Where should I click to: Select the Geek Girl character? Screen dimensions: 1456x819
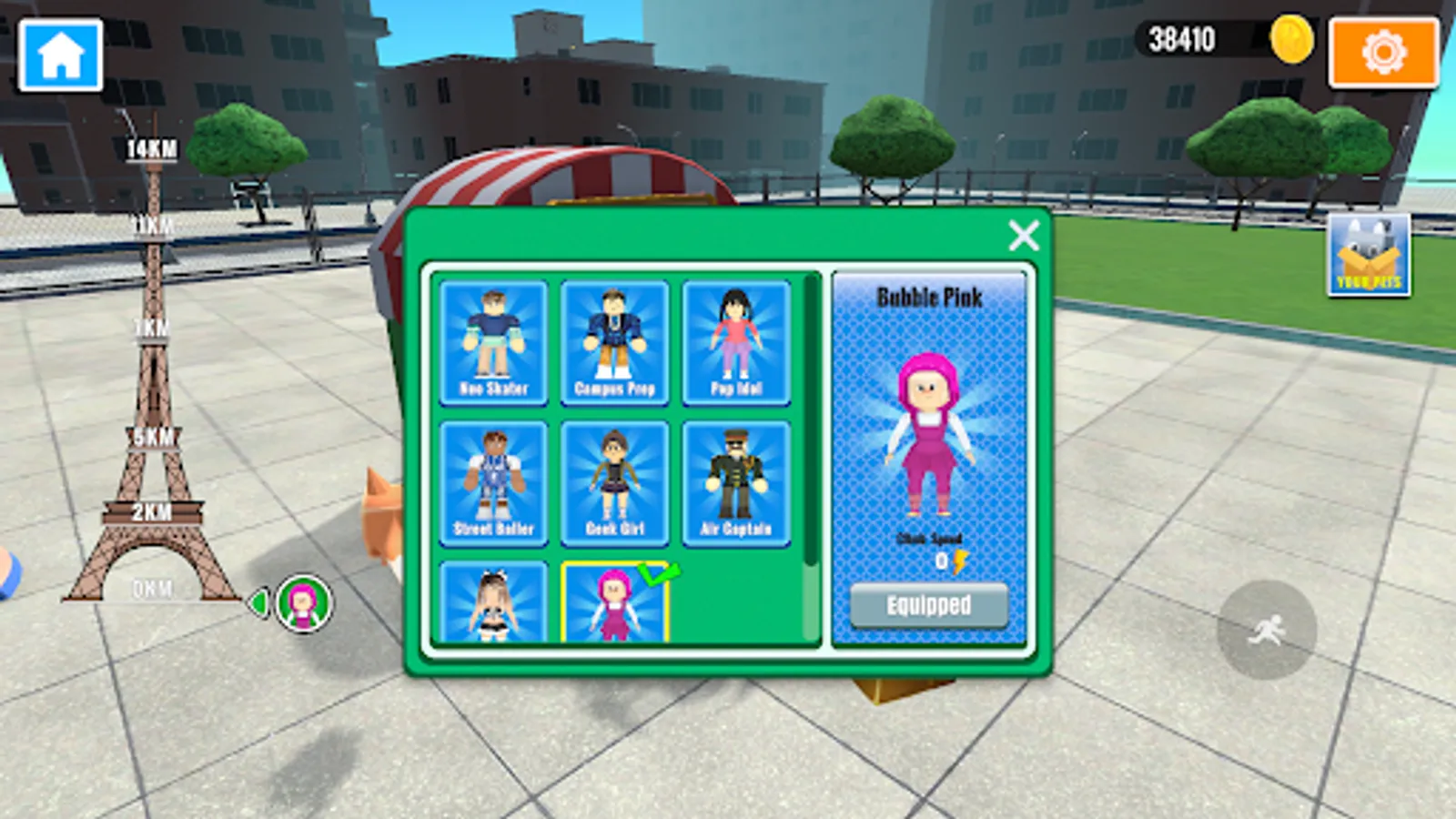pyautogui.click(x=617, y=483)
